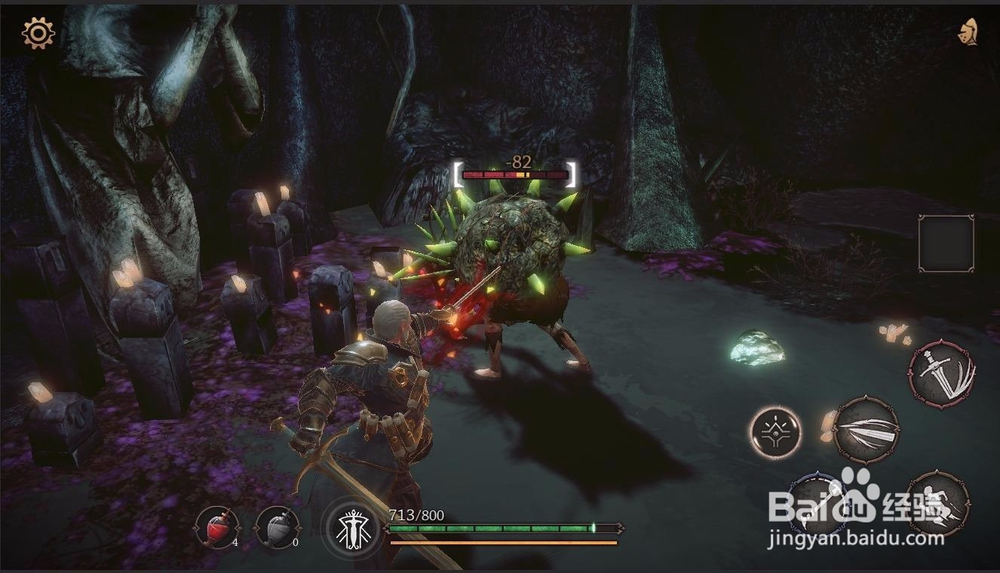This screenshot has height=573, width=1000.
Task: Toggle the target lock-on button
Action: tap(777, 432)
